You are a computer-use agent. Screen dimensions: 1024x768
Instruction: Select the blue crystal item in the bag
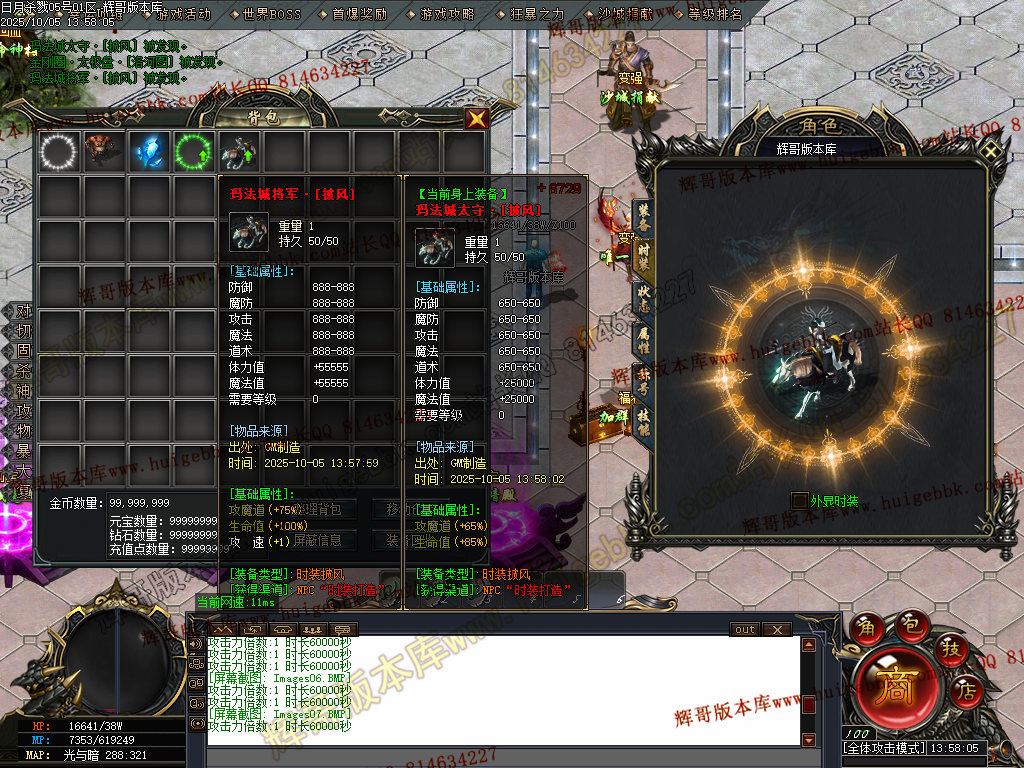coord(149,152)
